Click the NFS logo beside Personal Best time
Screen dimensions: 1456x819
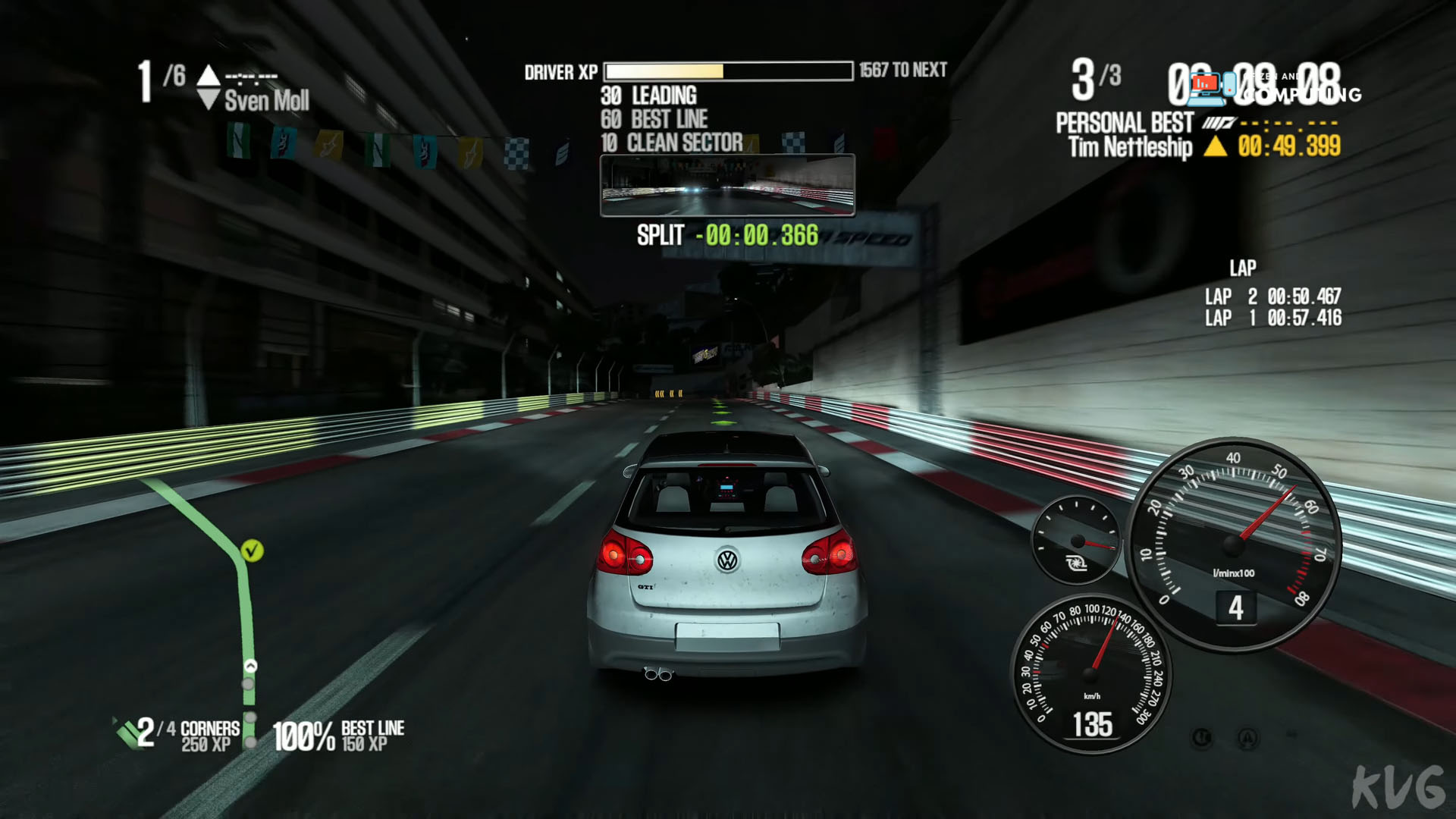pyautogui.click(x=1217, y=123)
